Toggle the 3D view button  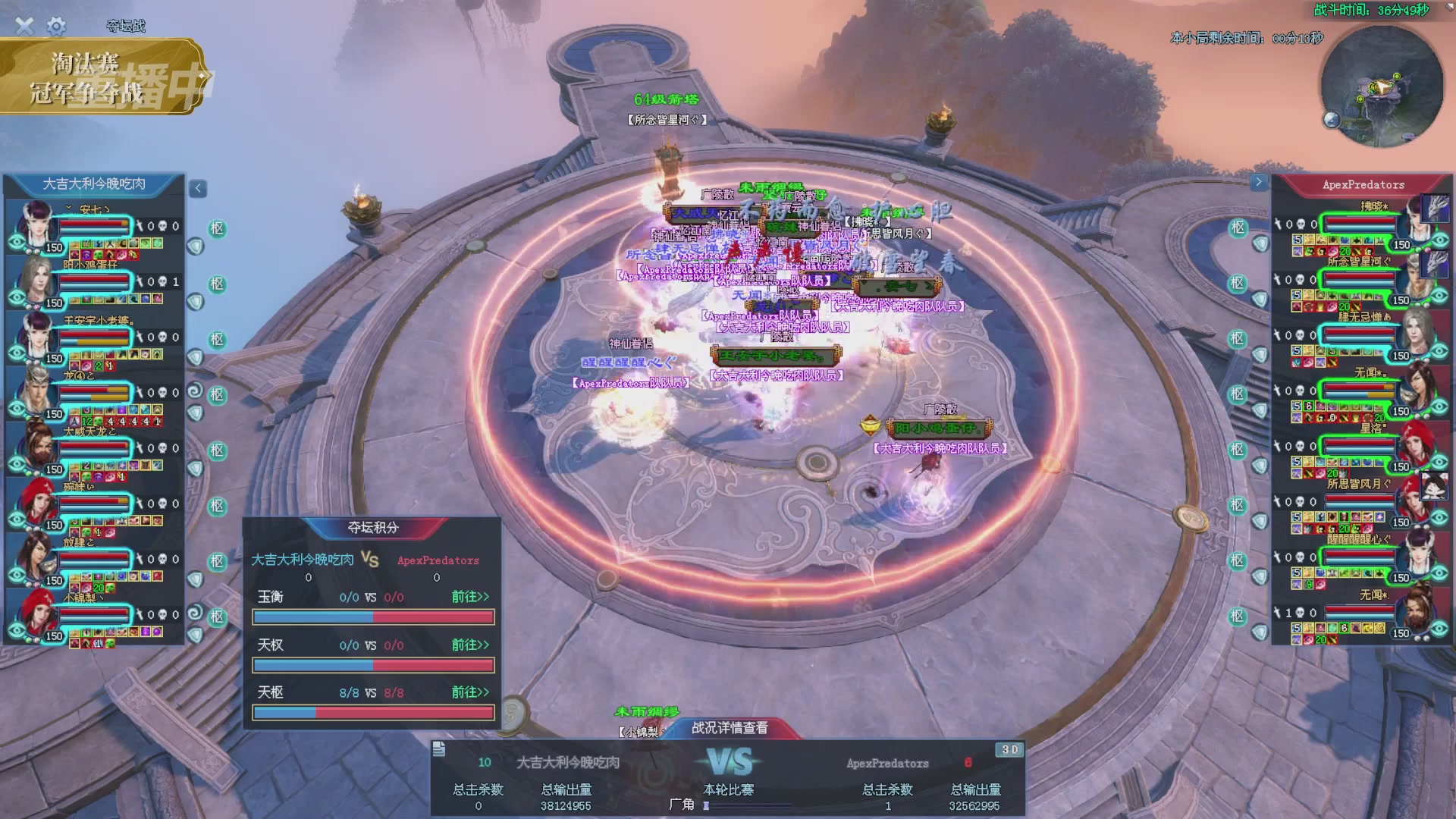(x=1009, y=749)
